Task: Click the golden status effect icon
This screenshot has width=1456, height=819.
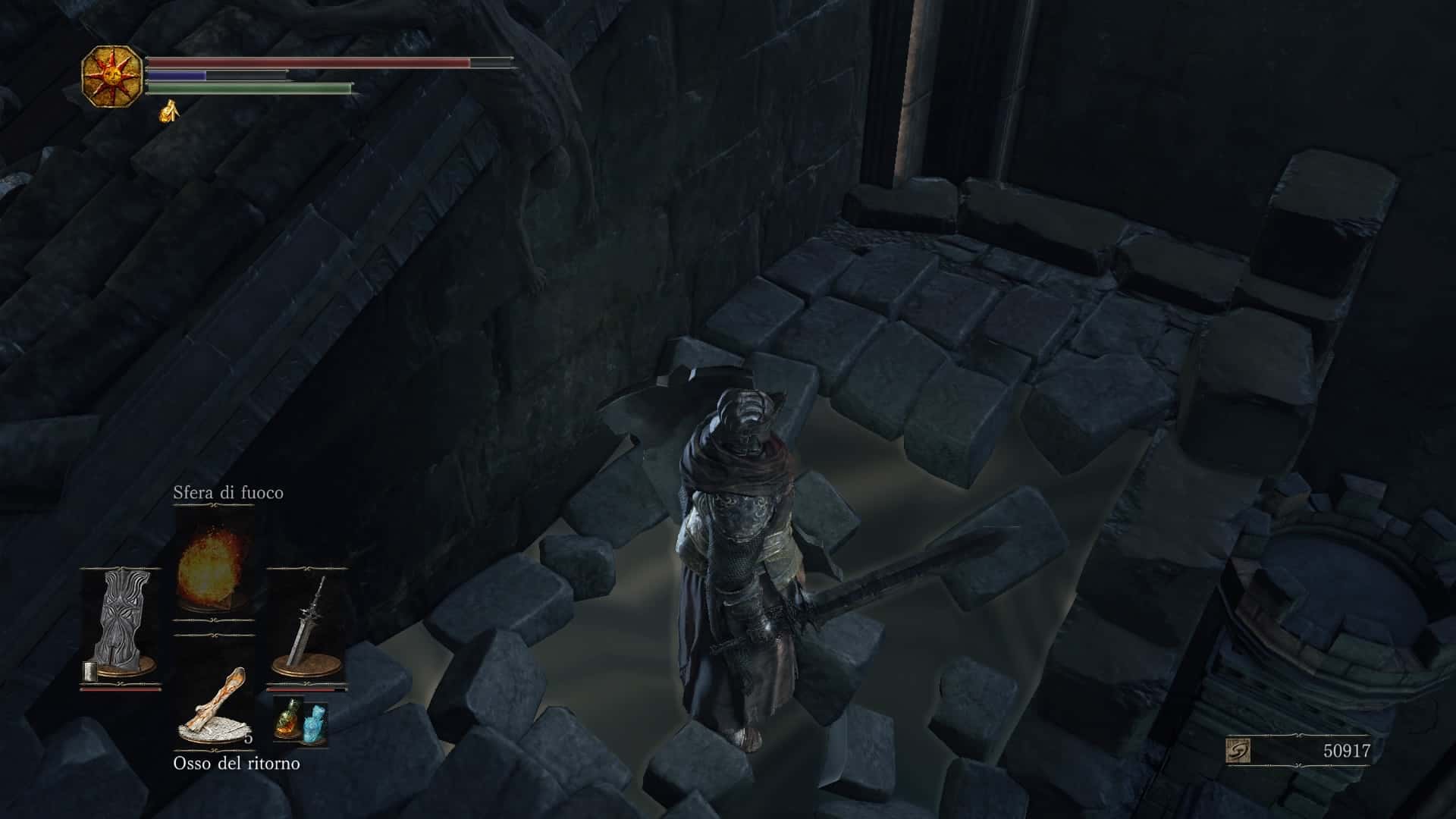Action: coord(168,111)
